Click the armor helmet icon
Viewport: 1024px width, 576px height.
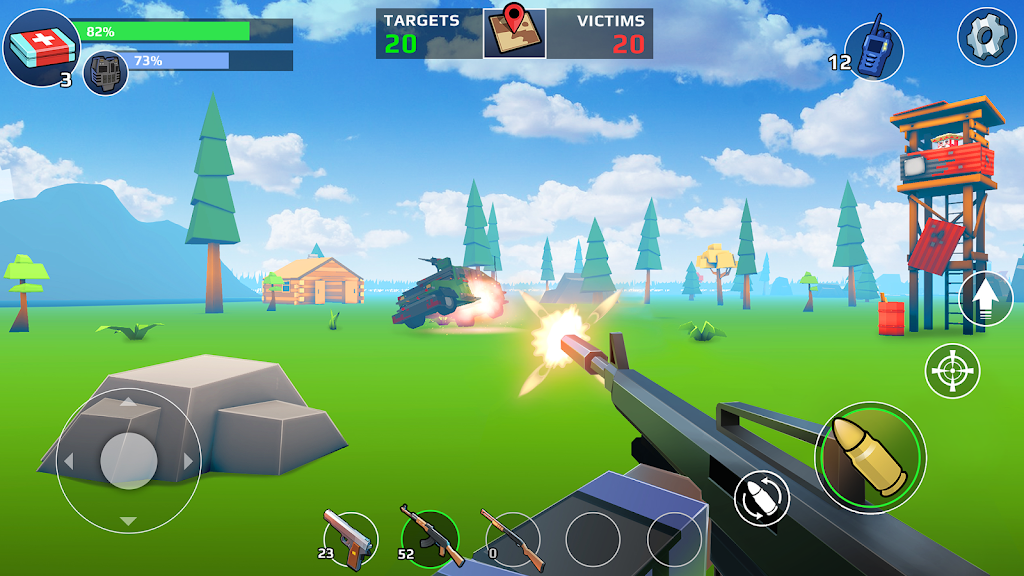click(x=105, y=73)
